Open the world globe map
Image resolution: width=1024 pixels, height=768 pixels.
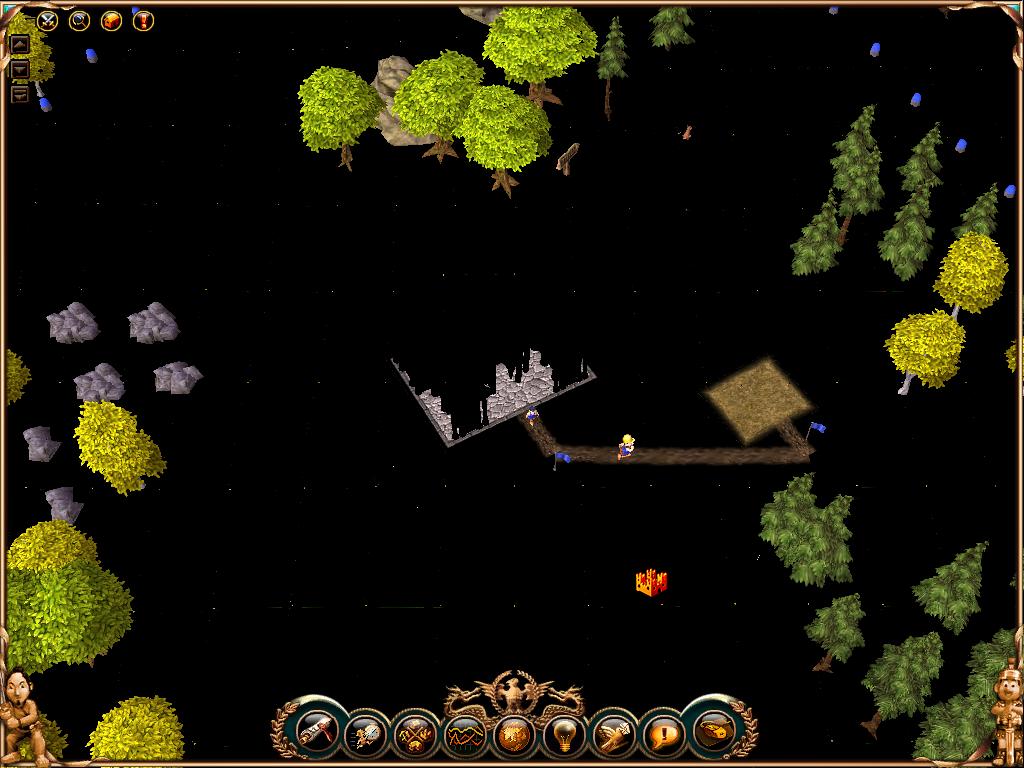[x=513, y=737]
